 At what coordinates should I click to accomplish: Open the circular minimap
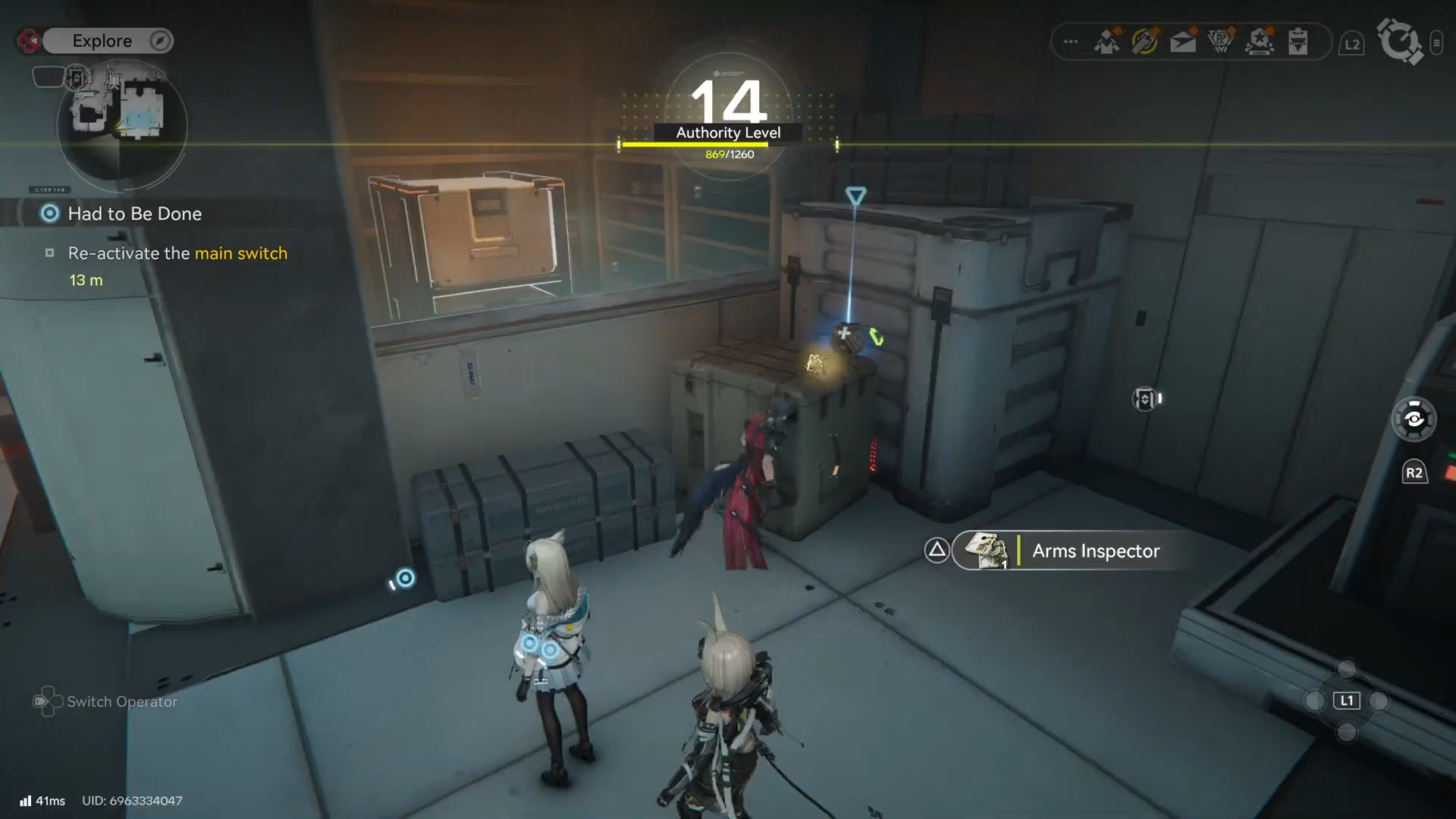click(x=122, y=125)
